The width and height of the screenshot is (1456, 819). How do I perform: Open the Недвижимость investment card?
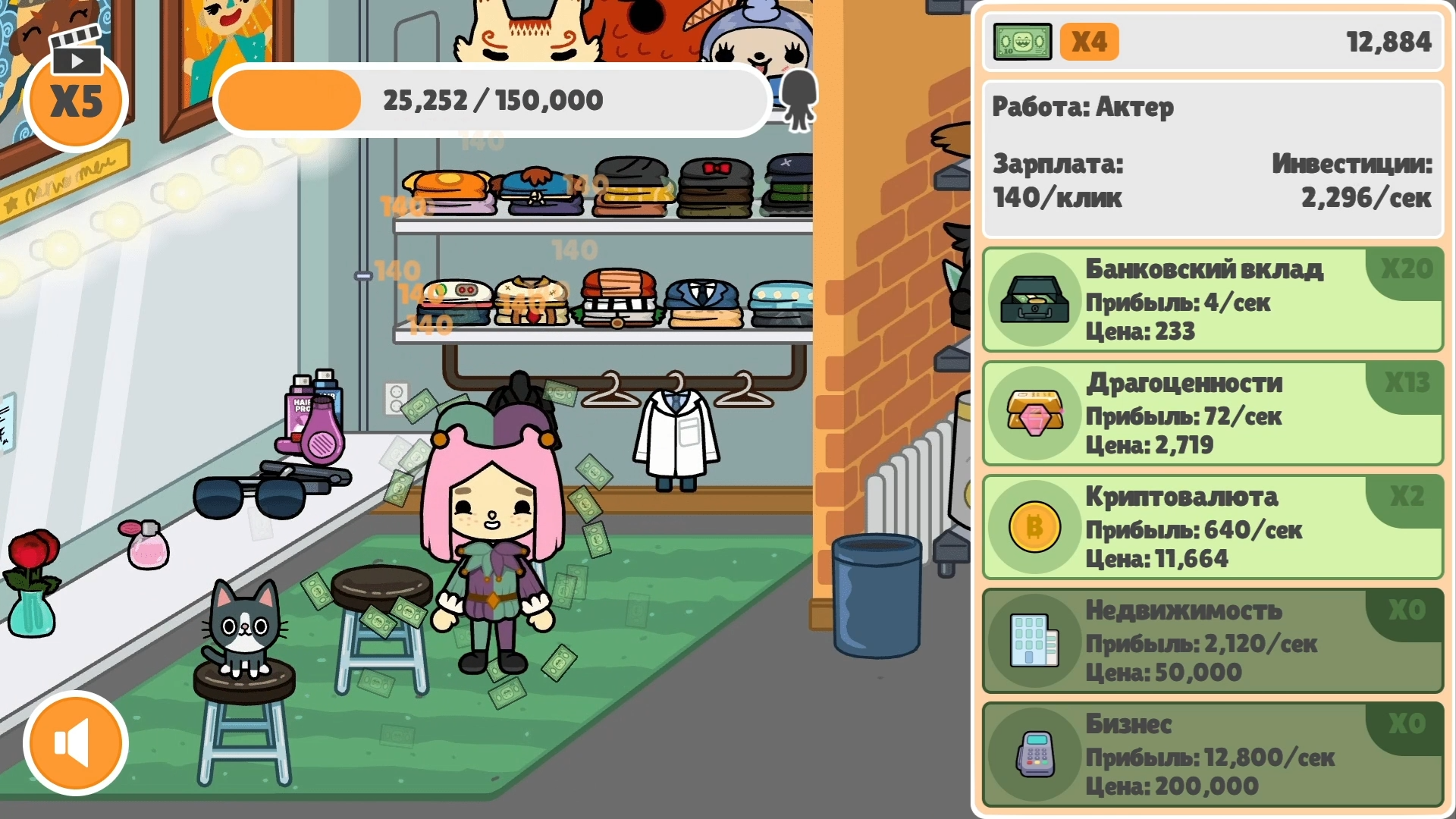(x=1213, y=642)
